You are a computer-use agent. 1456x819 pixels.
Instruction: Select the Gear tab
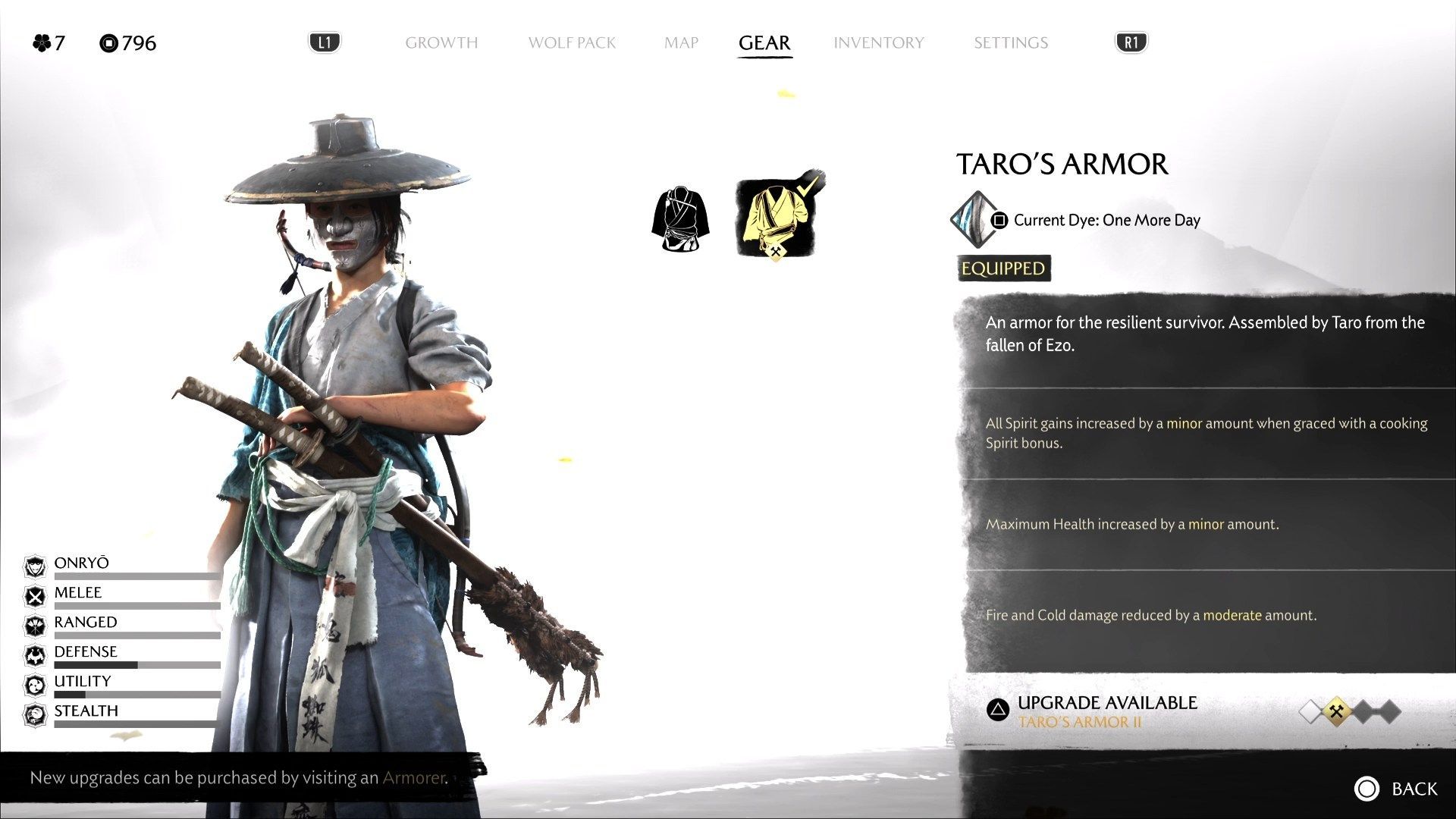(x=764, y=43)
